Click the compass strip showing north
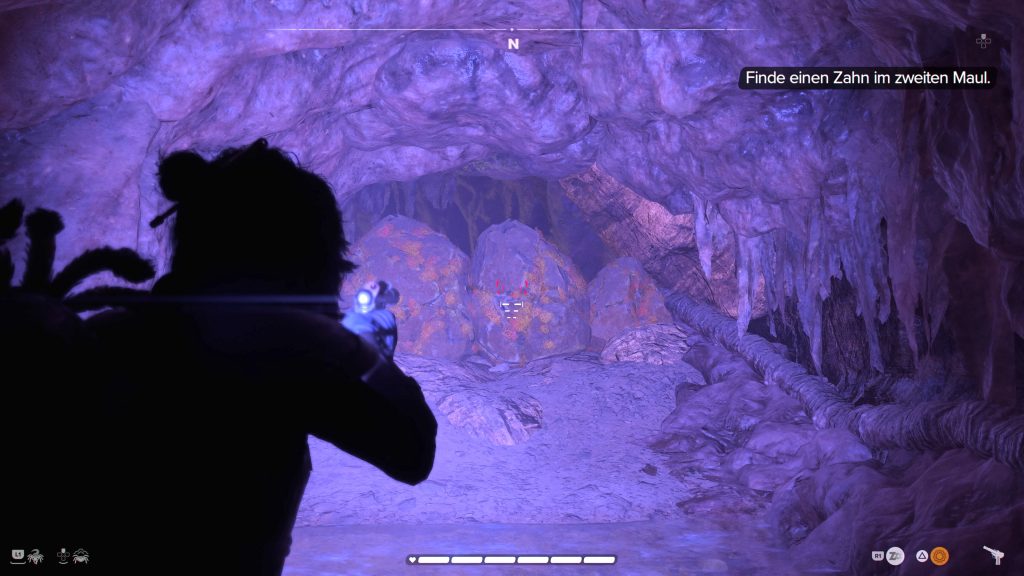 (x=513, y=43)
